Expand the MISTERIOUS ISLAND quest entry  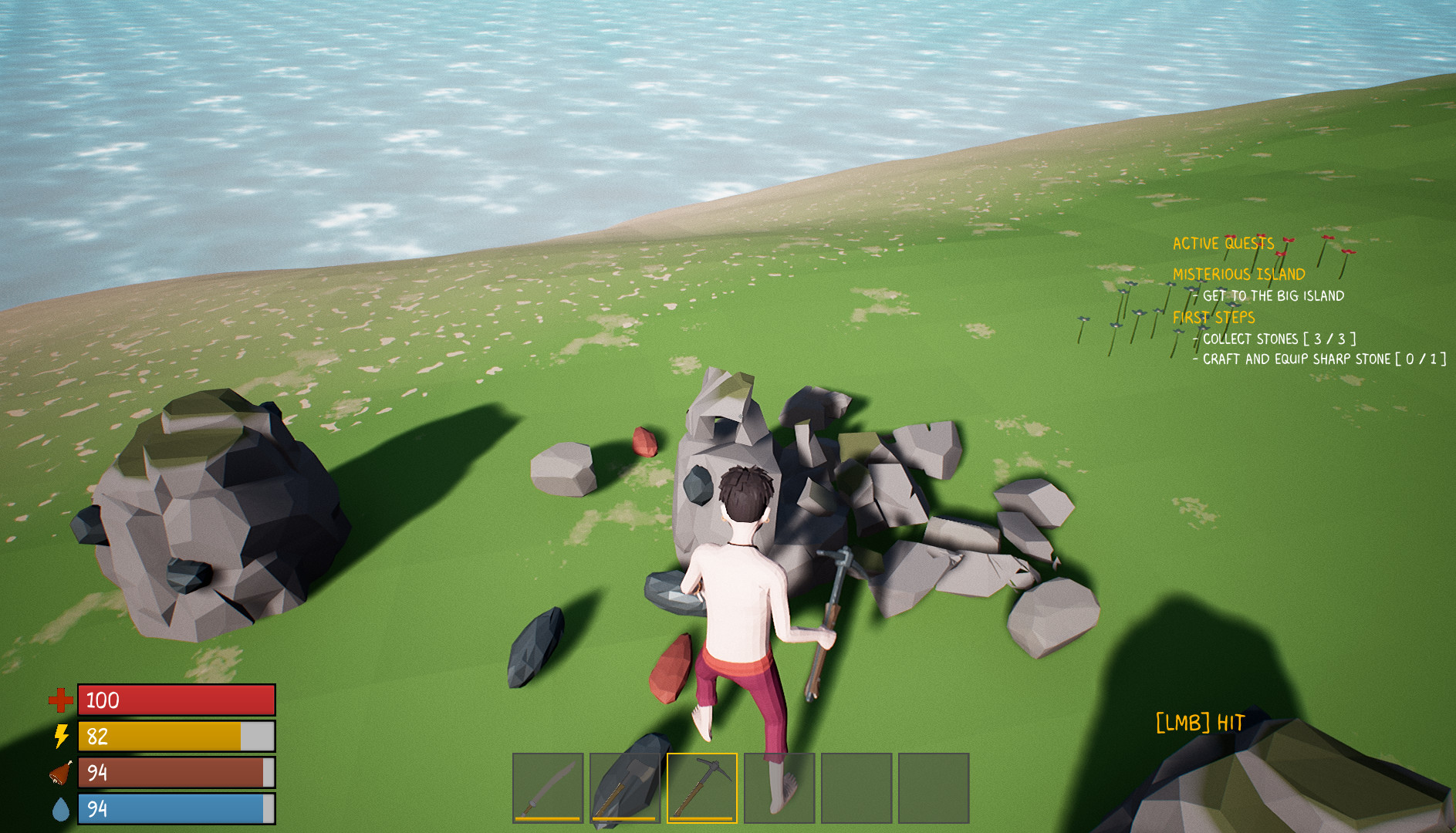click(1238, 273)
